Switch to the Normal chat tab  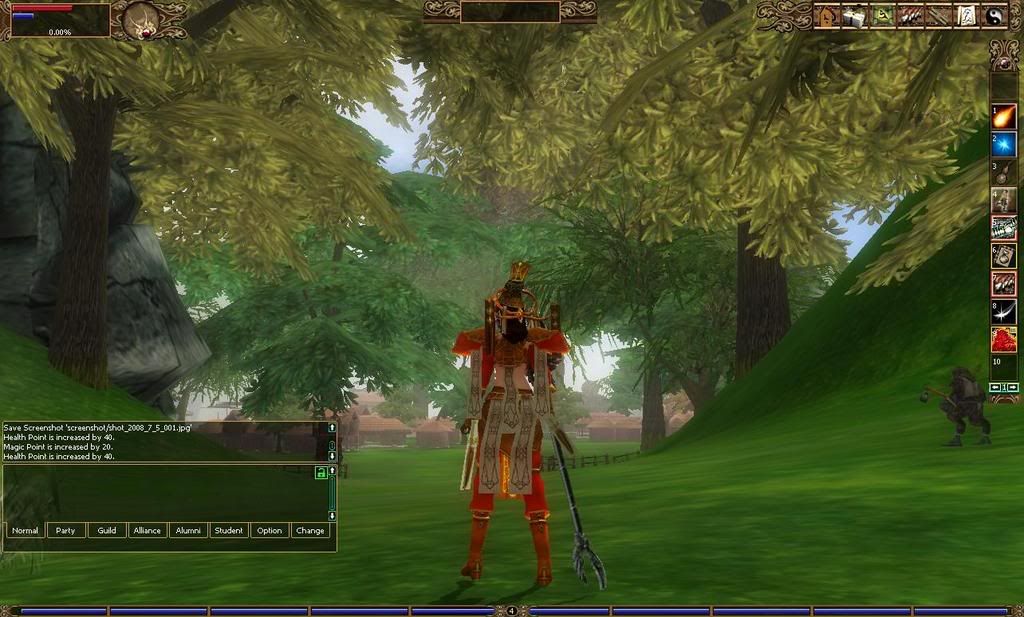coord(25,530)
